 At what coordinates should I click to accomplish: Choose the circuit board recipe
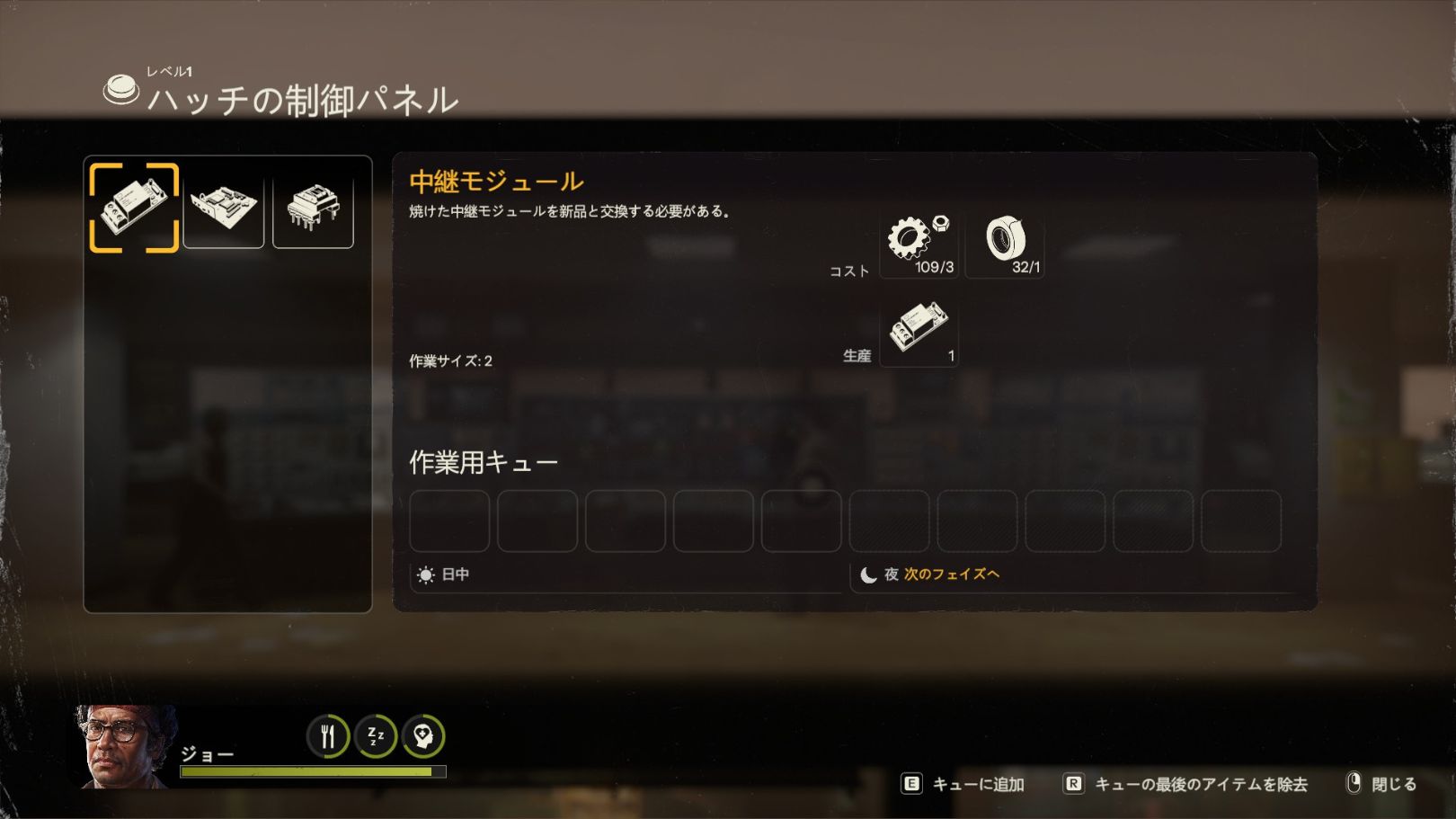(x=224, y=208)
